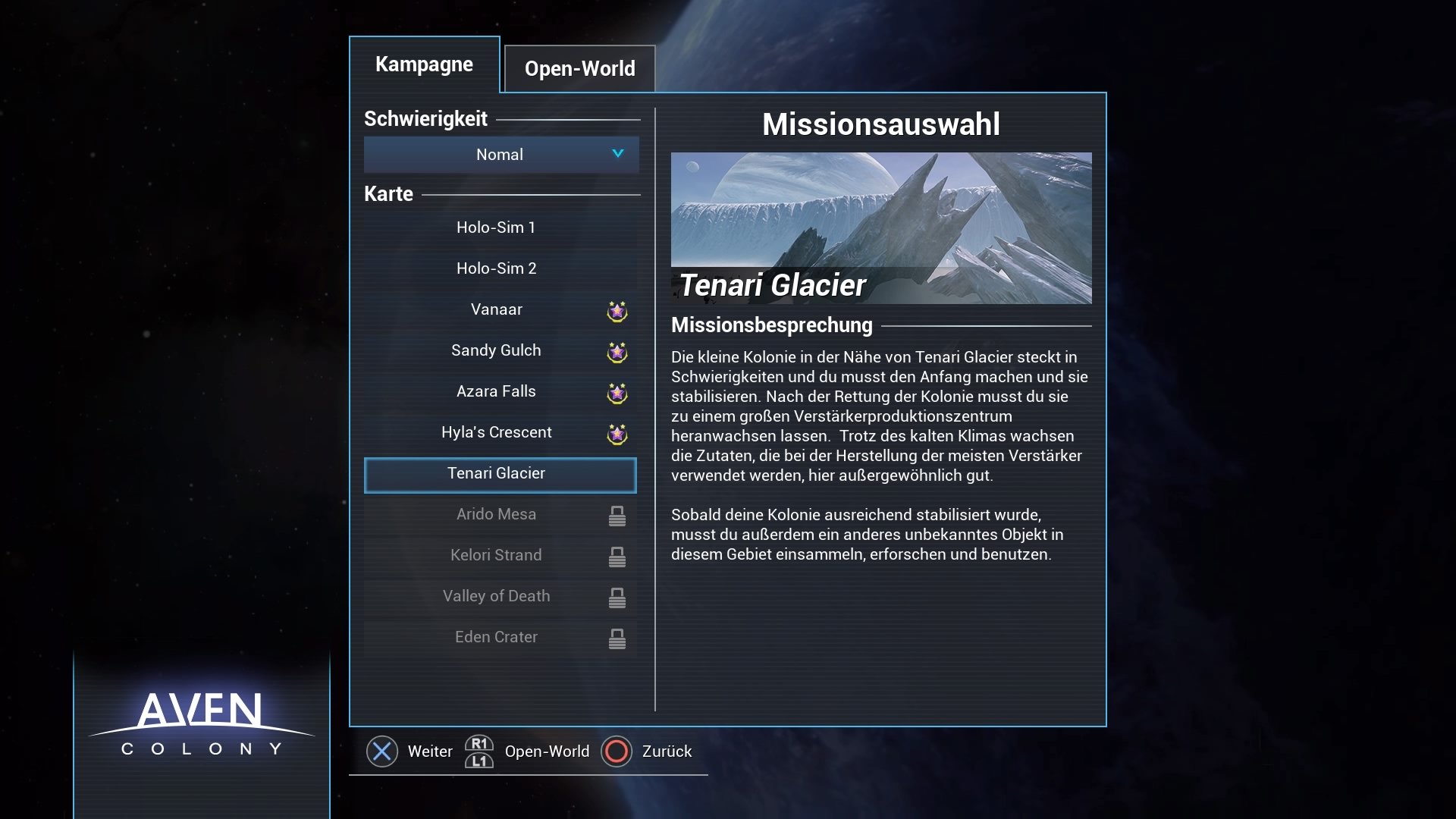This screenshot has width=1456, height=819.
Task: Click the lock icon beside Kelori Strand
Action: click(x=617, y=557)
